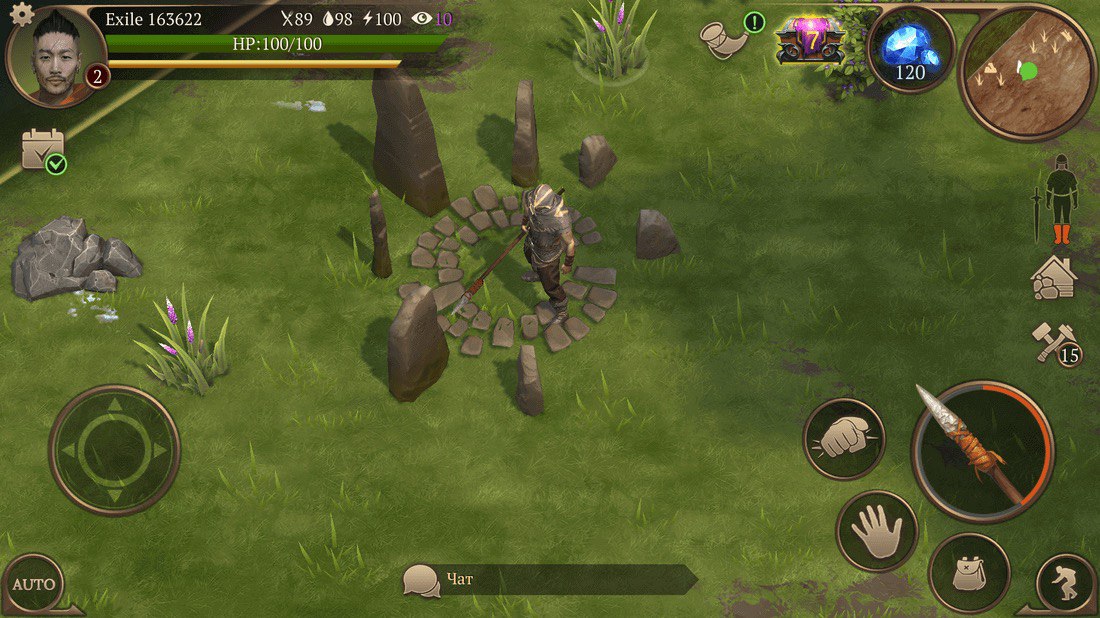Toggle the sneak crouch mode

(1066, 582)
